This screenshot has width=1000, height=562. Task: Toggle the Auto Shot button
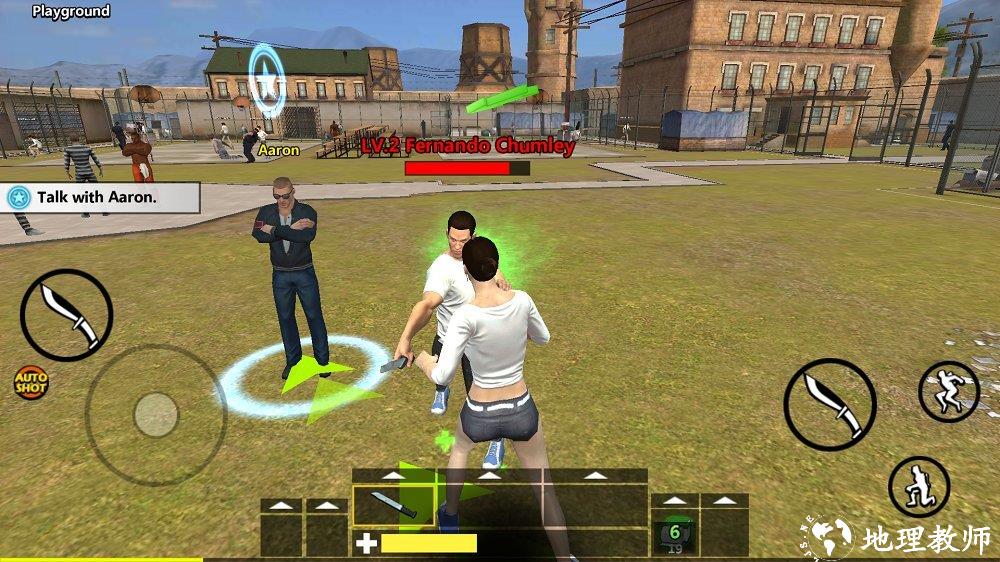pyautogui.click(x=30, y=382)
